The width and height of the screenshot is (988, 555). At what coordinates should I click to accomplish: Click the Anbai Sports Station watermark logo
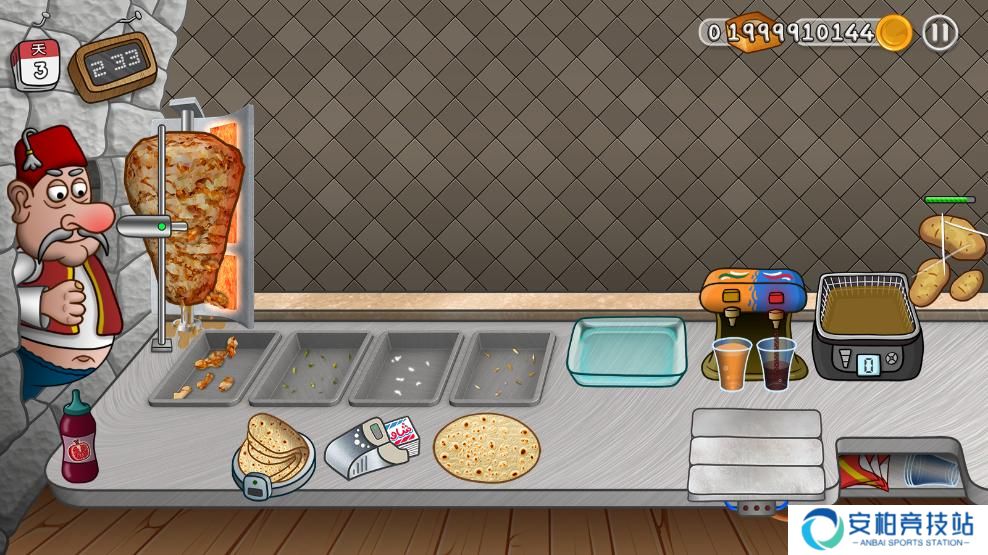pyautogui.click(x=889, y=529)
